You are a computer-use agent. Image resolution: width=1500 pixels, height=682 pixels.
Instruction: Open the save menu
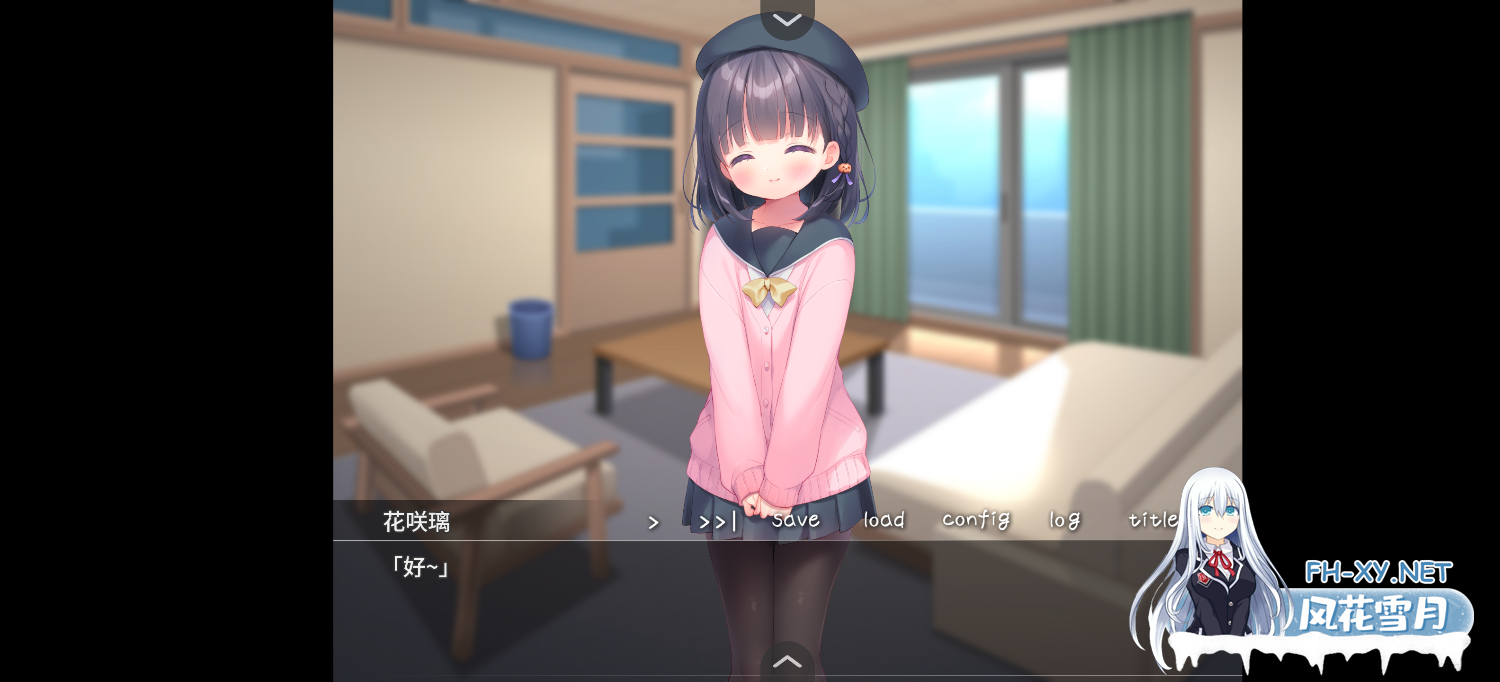tap(796, 520)
